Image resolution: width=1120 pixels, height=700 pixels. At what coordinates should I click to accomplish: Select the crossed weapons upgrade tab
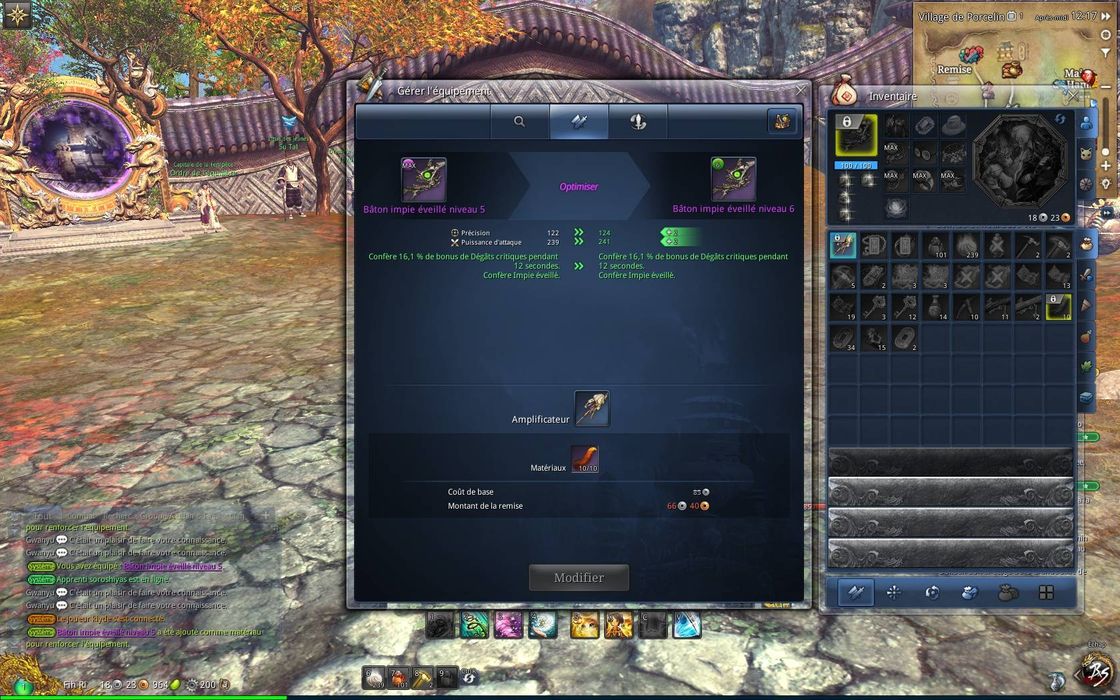coord(578,121)
